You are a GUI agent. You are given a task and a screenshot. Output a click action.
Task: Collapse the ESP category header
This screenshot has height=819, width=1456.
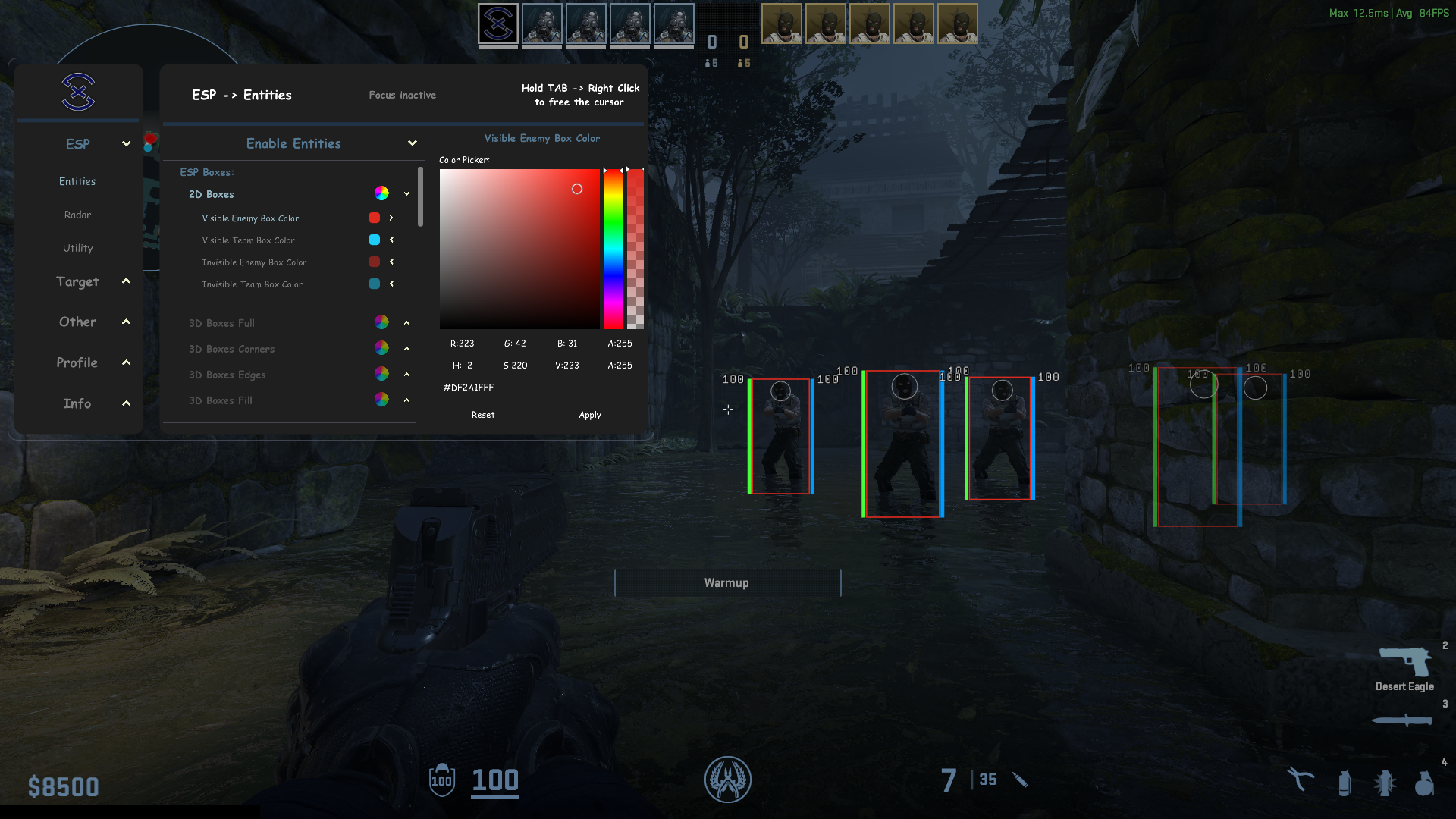click(126, 144)
